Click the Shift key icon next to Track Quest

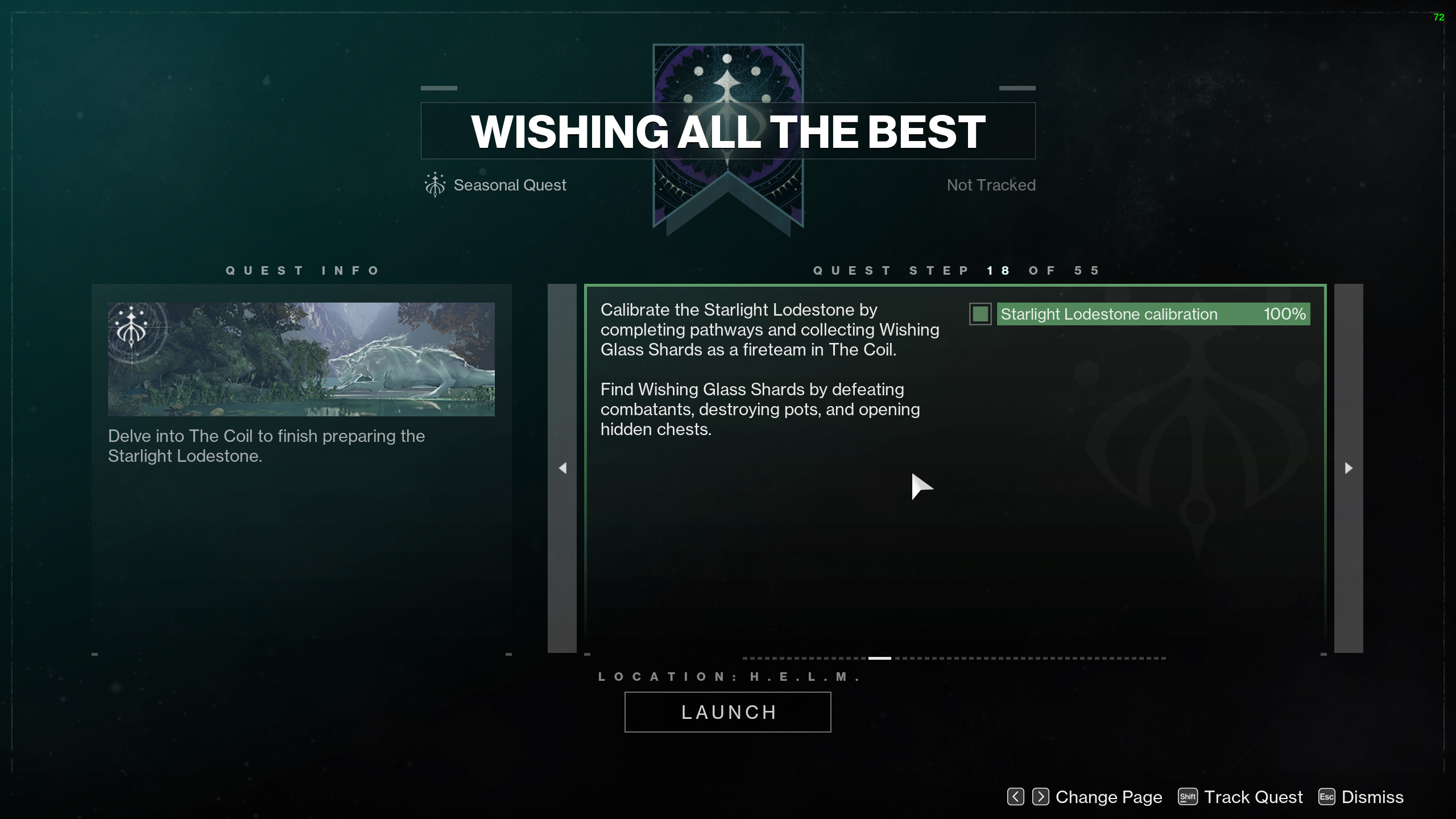(1189, 797)
